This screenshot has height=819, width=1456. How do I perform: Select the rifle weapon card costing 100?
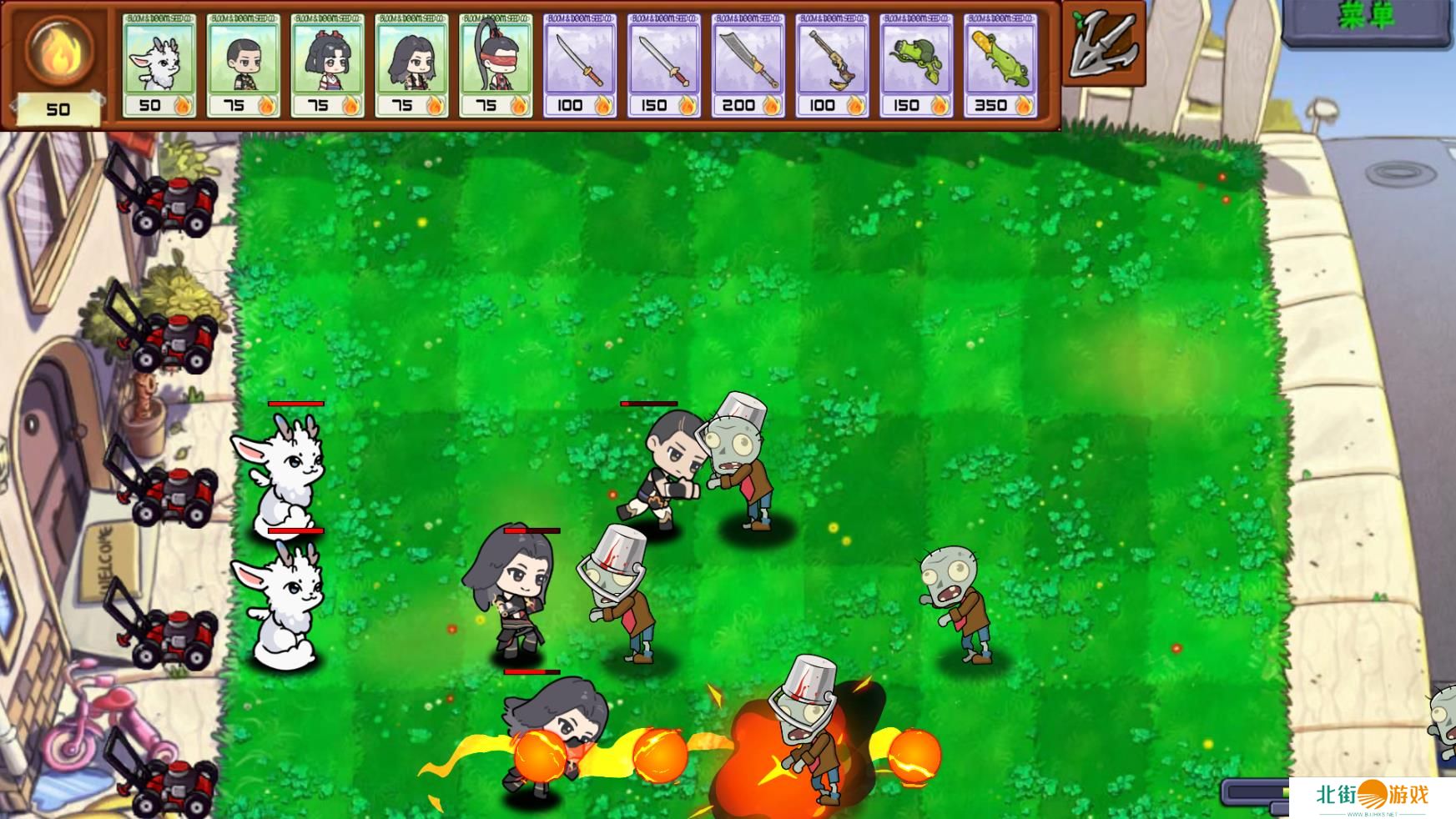pos(832,65)
